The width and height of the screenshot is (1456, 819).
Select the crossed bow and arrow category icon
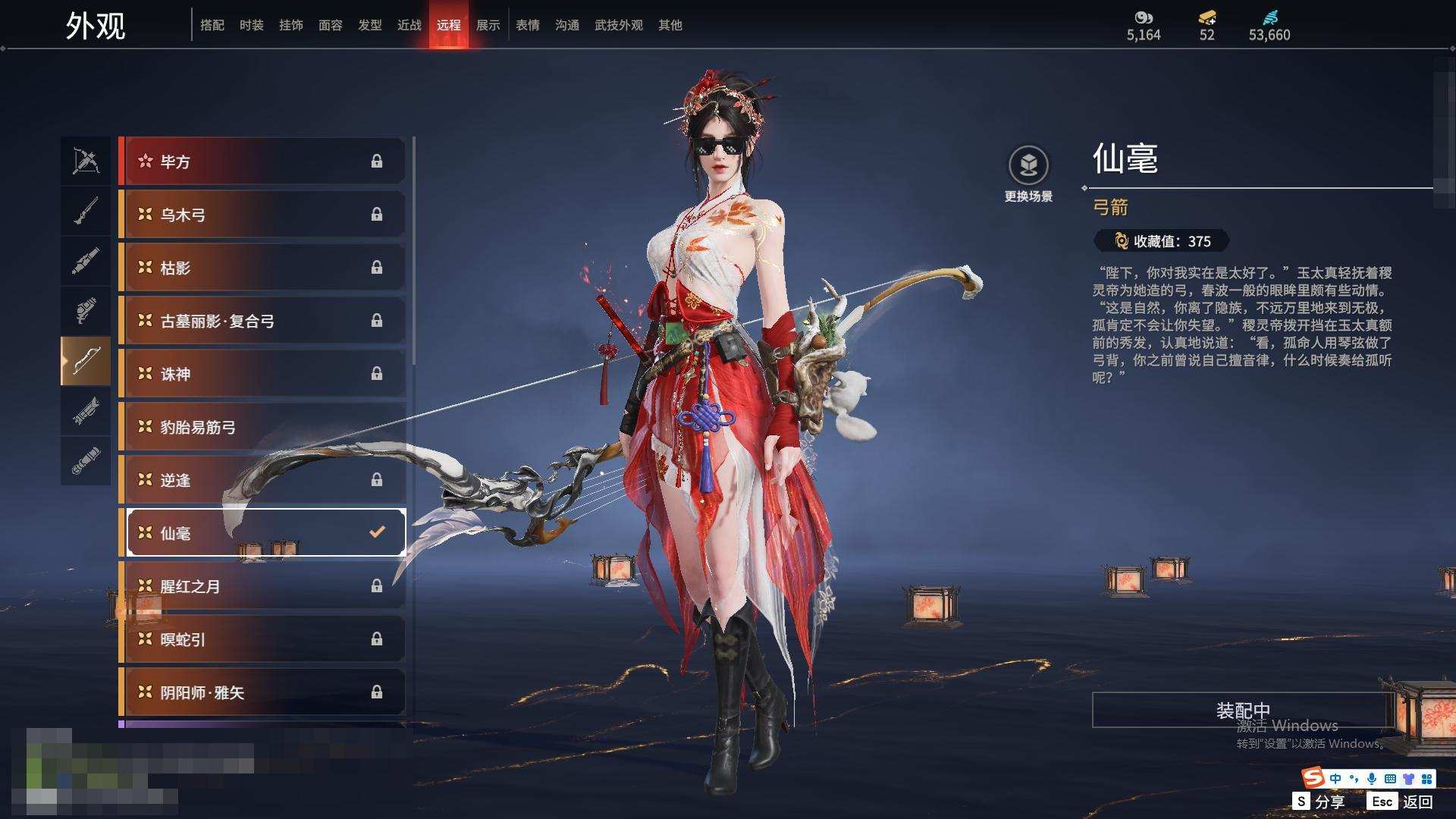[x=86, y=161]
